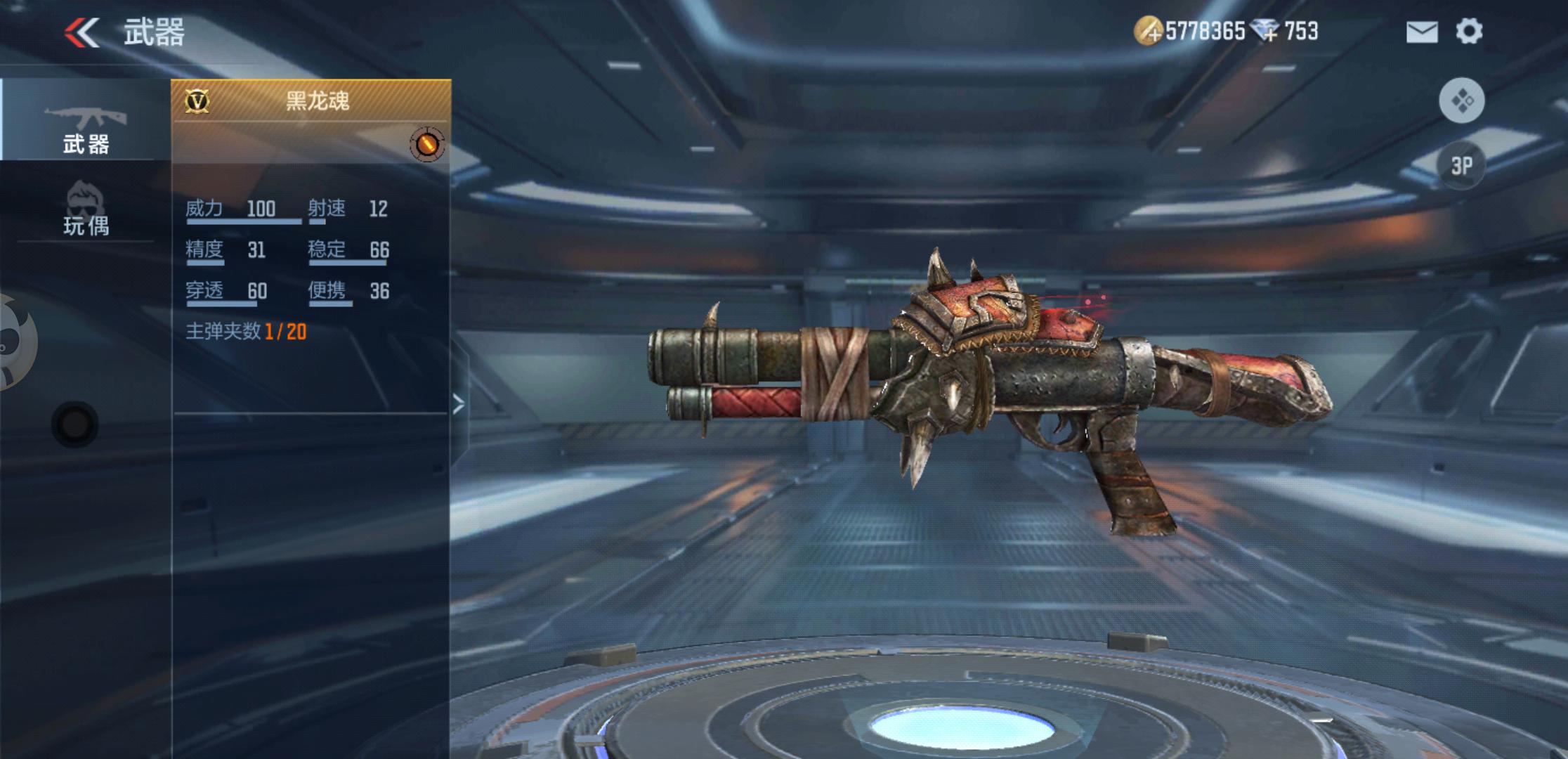
Task: Go back using the double-arrow button
Action: (x=82, y=32)
